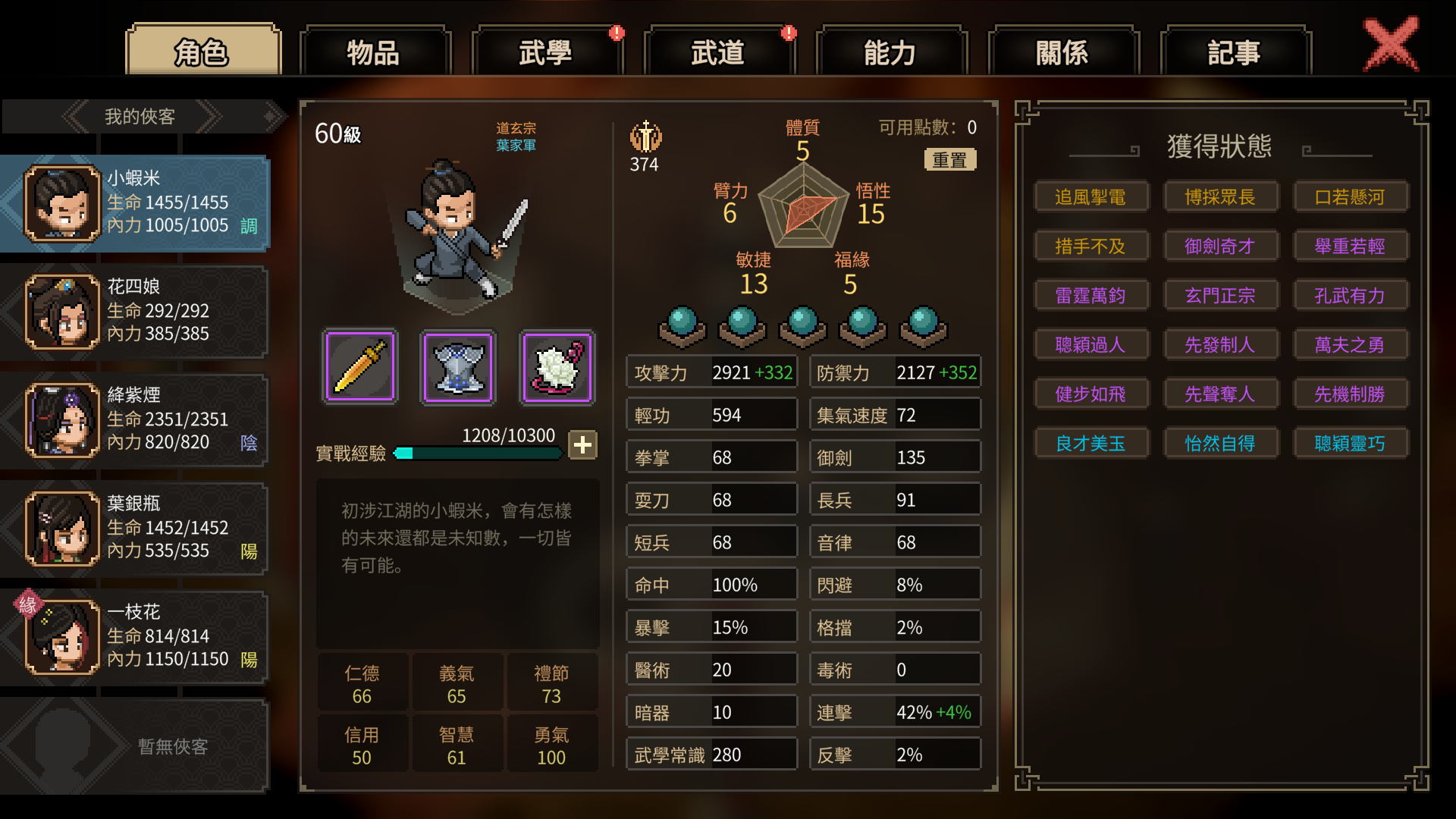1456x819 pixels.
Task: Select the equipped golden sword weapon slot
Action: 360,367
